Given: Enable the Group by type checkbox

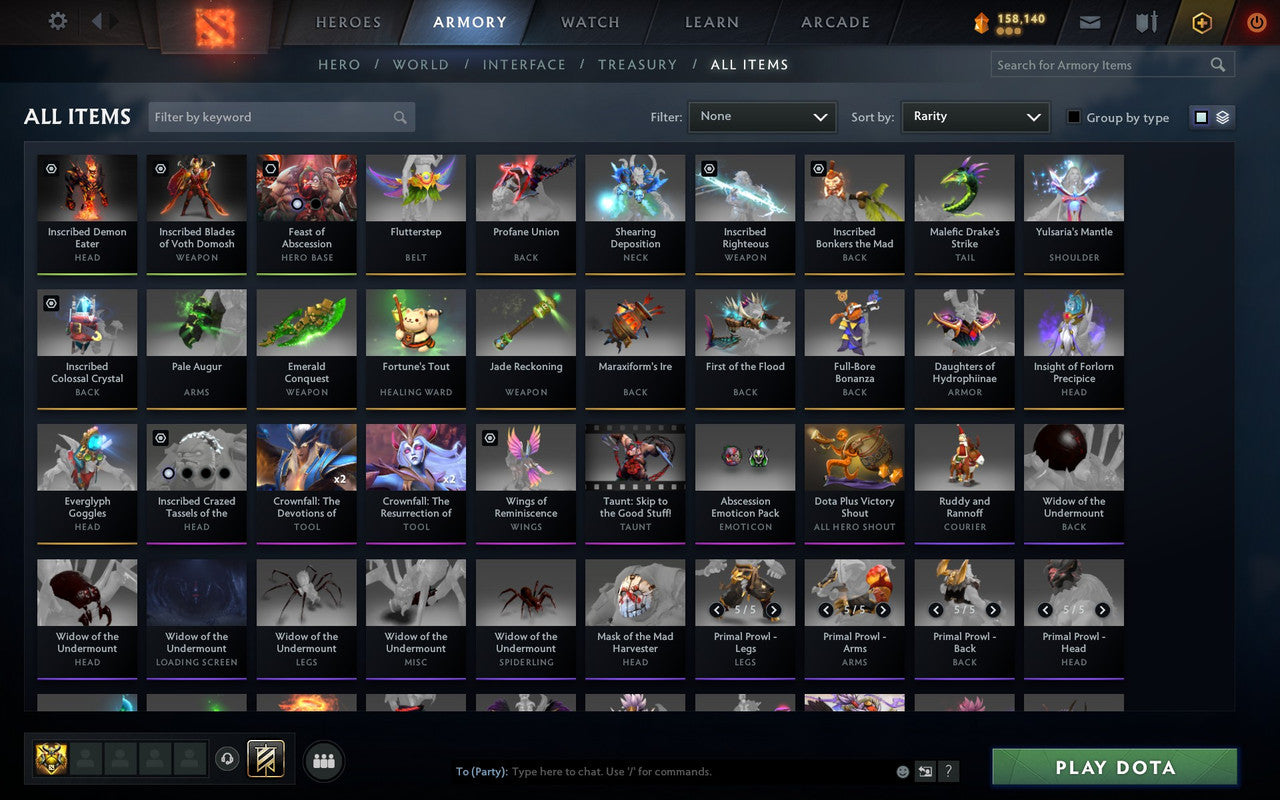Looking at the screenshot, I should [x=1073, y=117].
